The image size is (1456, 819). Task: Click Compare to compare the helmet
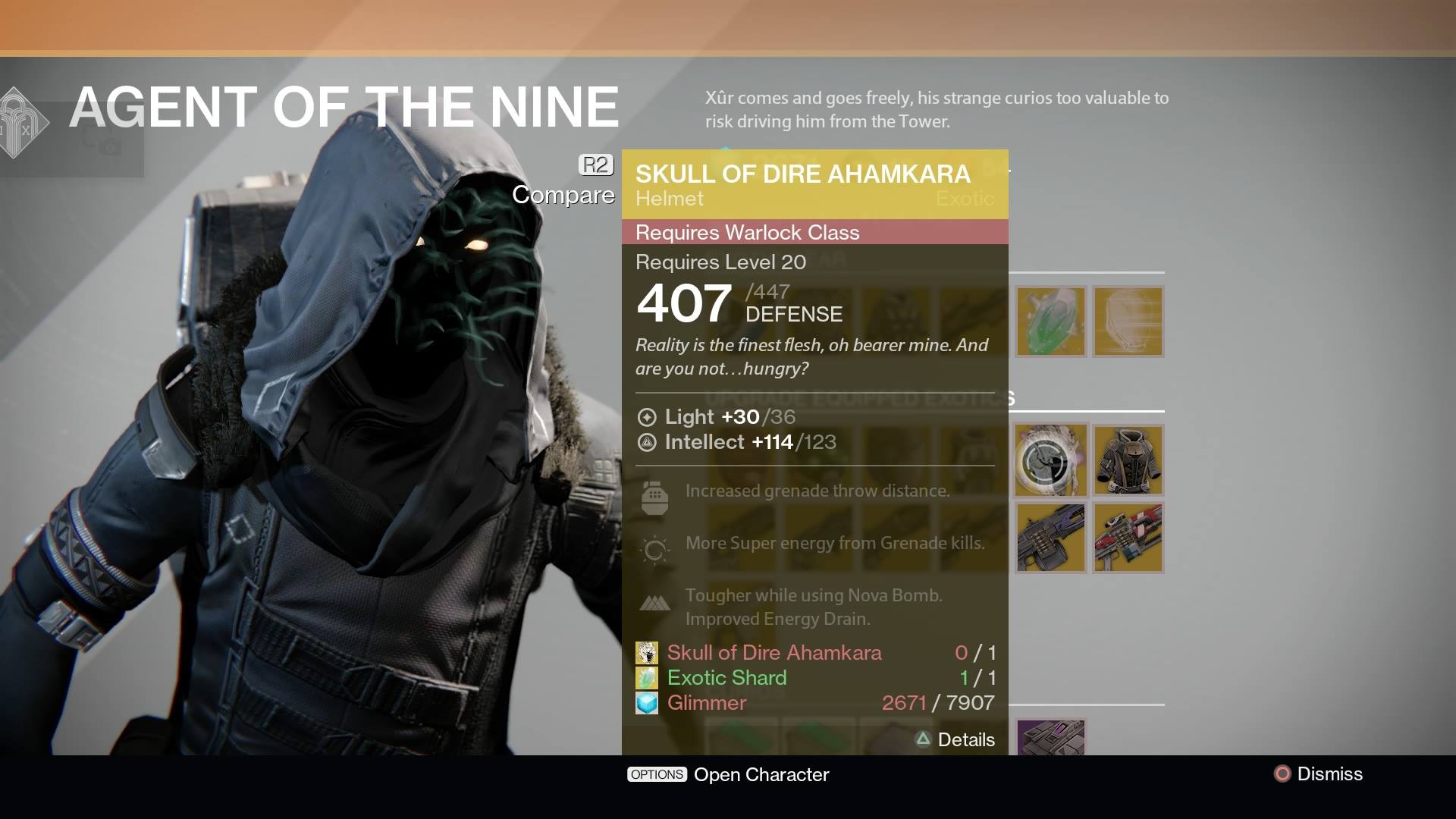tap(563, 195)
